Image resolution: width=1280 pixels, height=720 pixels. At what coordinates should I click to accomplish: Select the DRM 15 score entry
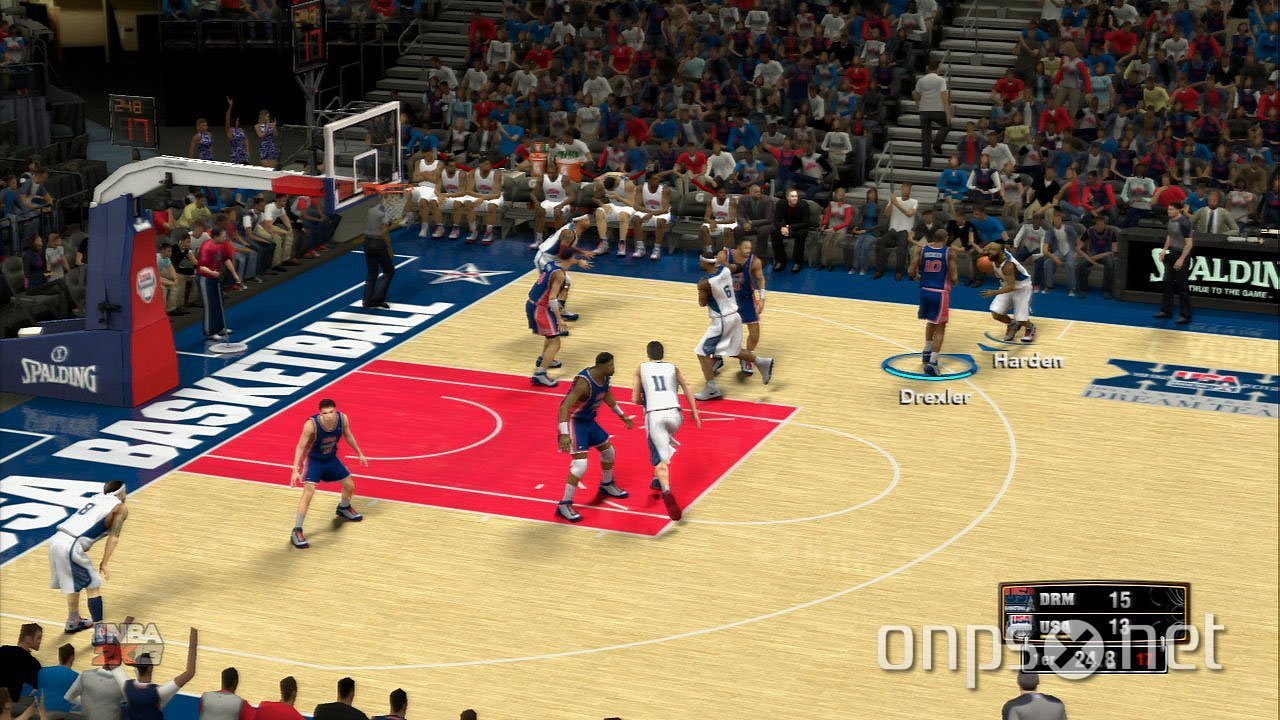[x=1120, y=598]
